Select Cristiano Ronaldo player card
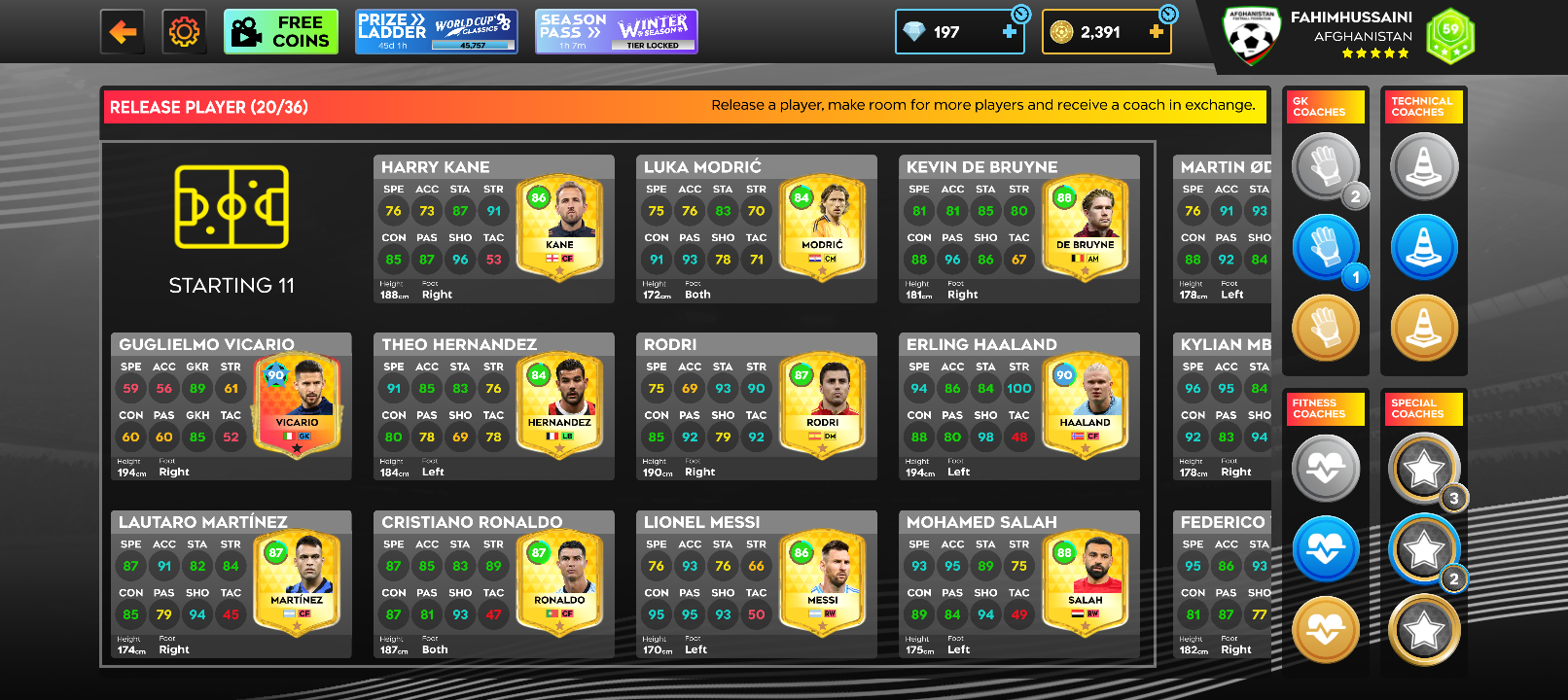Screen dimensions: 1568x700 pyautogui.click(x=494, y=584)
